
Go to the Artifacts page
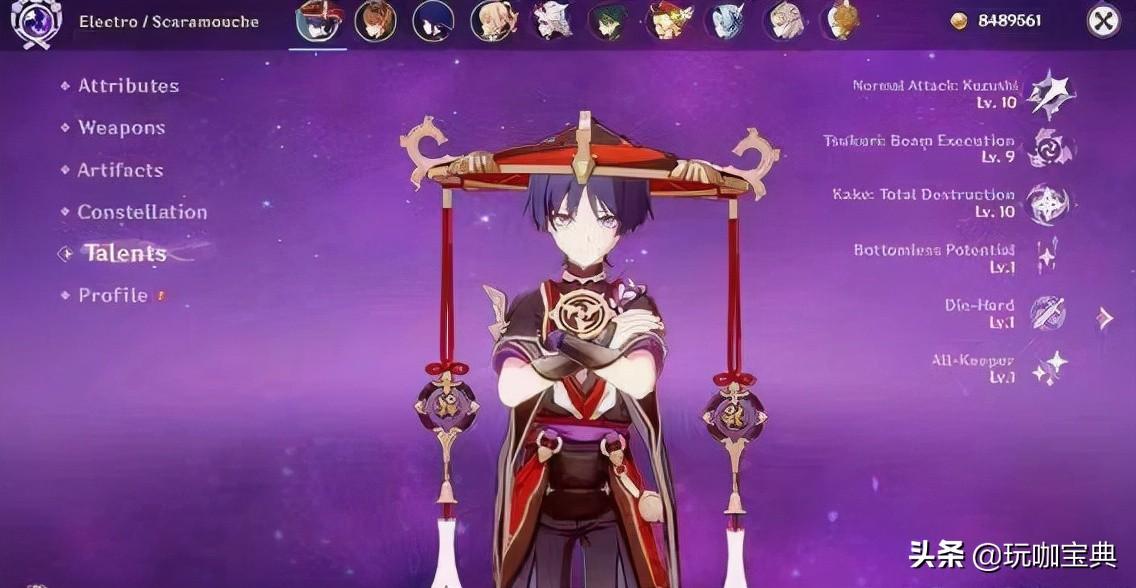120,170
